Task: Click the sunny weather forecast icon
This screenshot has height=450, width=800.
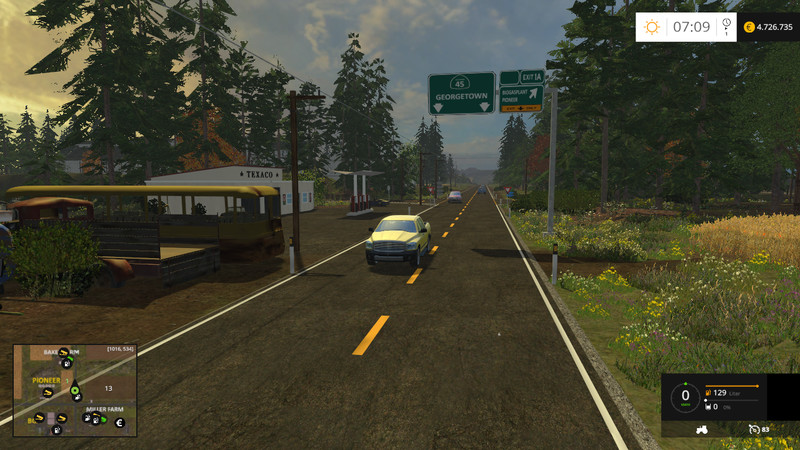Action: (x=652, y=27)
